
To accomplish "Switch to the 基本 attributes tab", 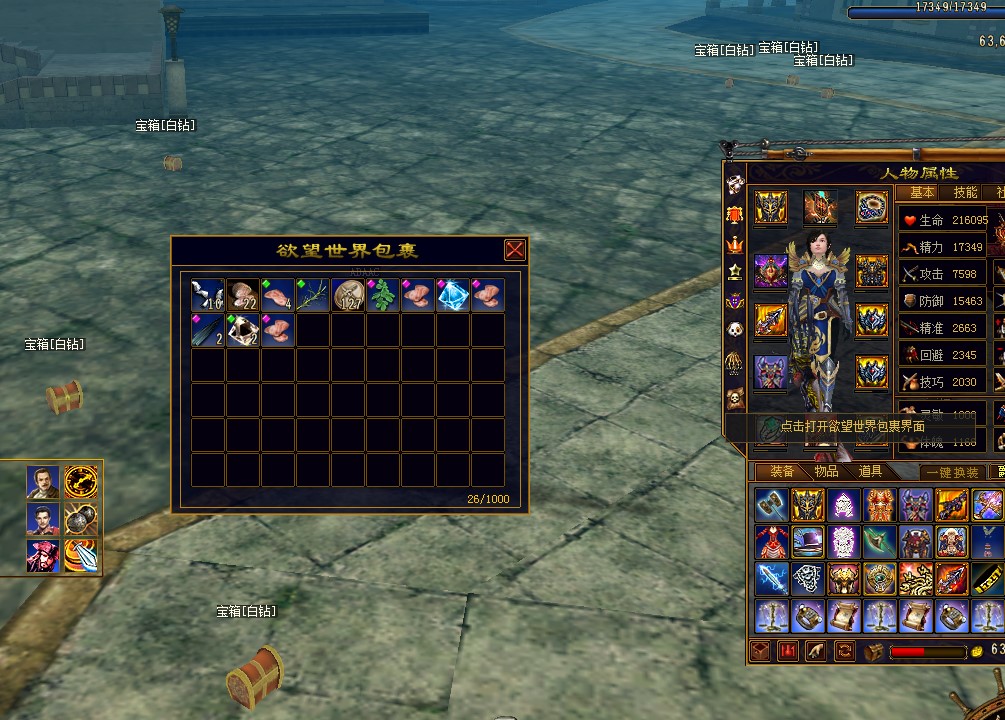I will pos(922,193).
